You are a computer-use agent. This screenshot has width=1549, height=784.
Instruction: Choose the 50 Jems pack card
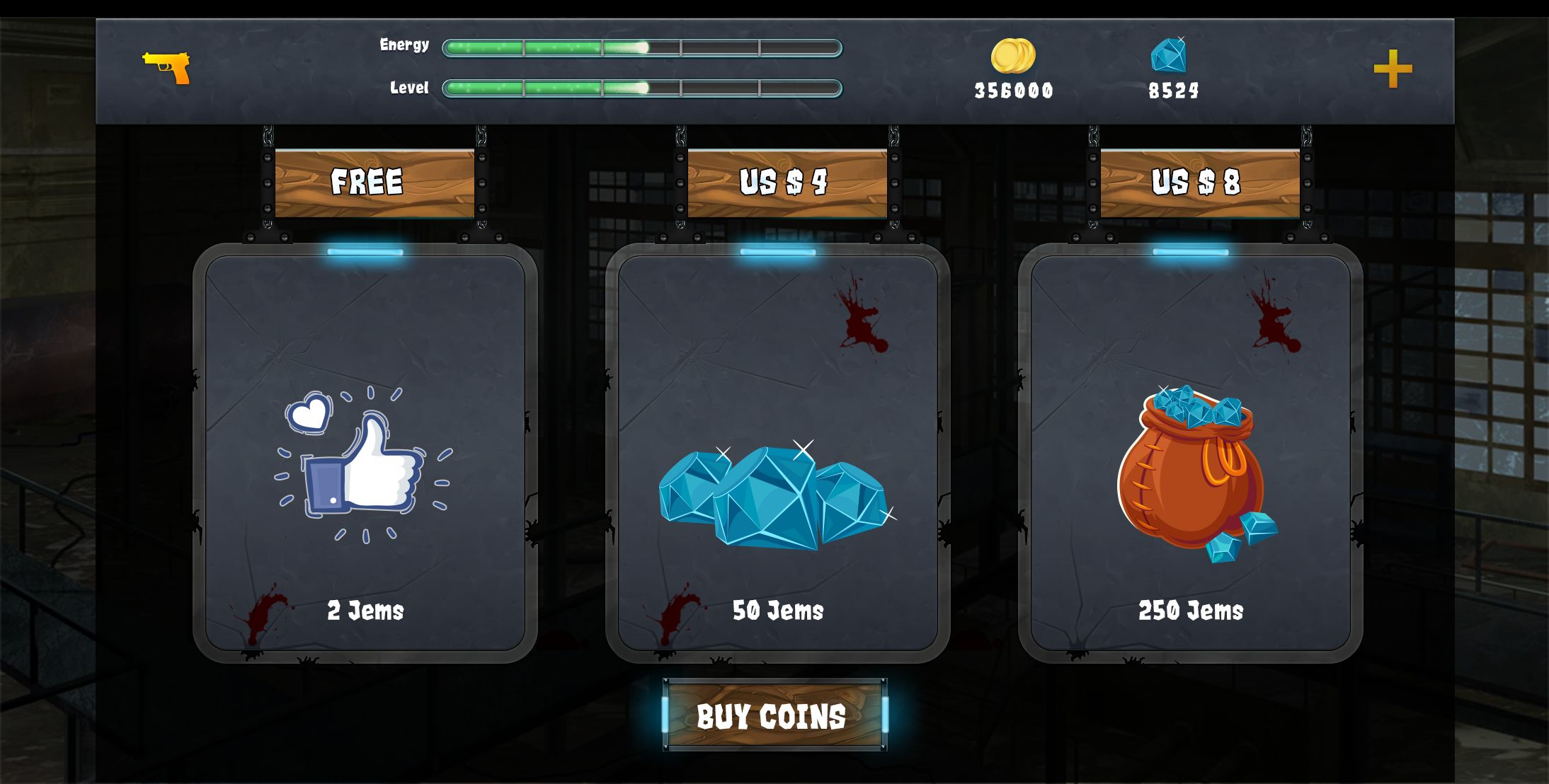pyautogui.click(x=777, y=454)
